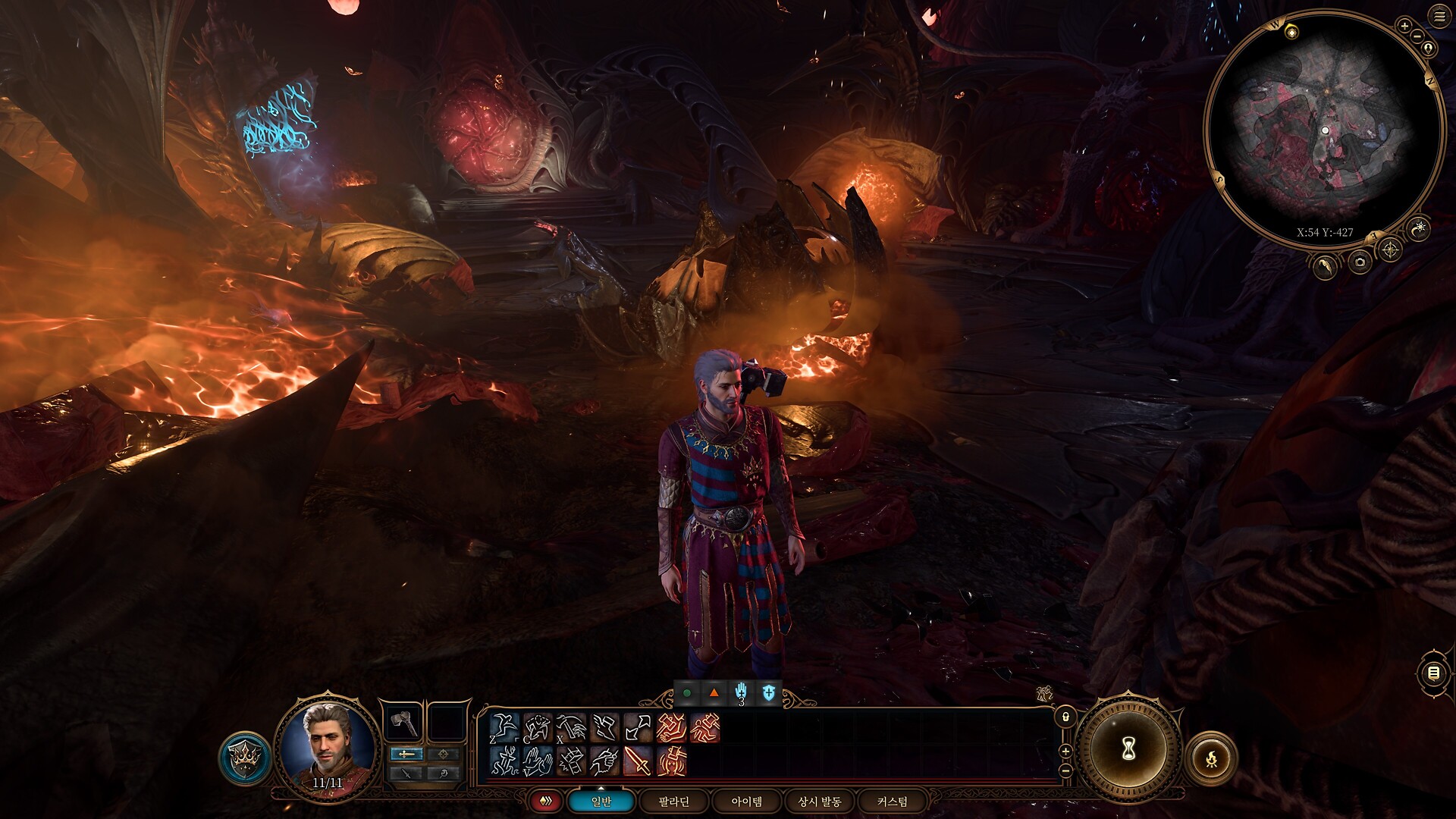Activate the red sword attack ability
The image size is (1456, 819).
tap(637, 761)
